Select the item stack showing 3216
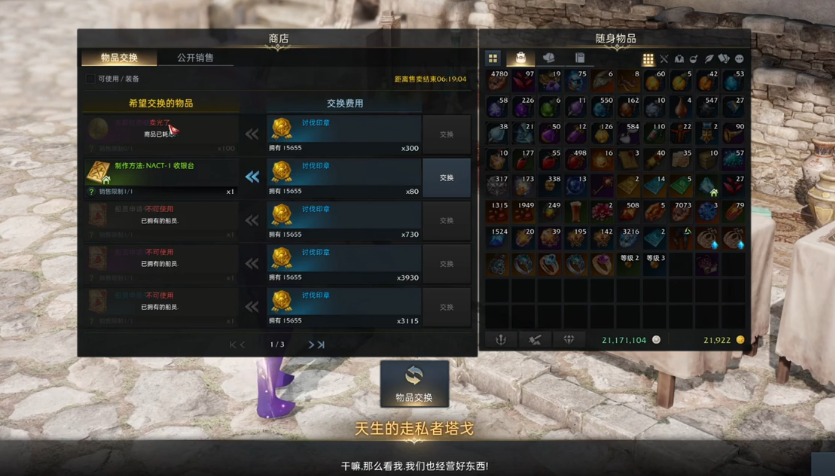The width and height of the screenshot is (835, 476). 630,239
